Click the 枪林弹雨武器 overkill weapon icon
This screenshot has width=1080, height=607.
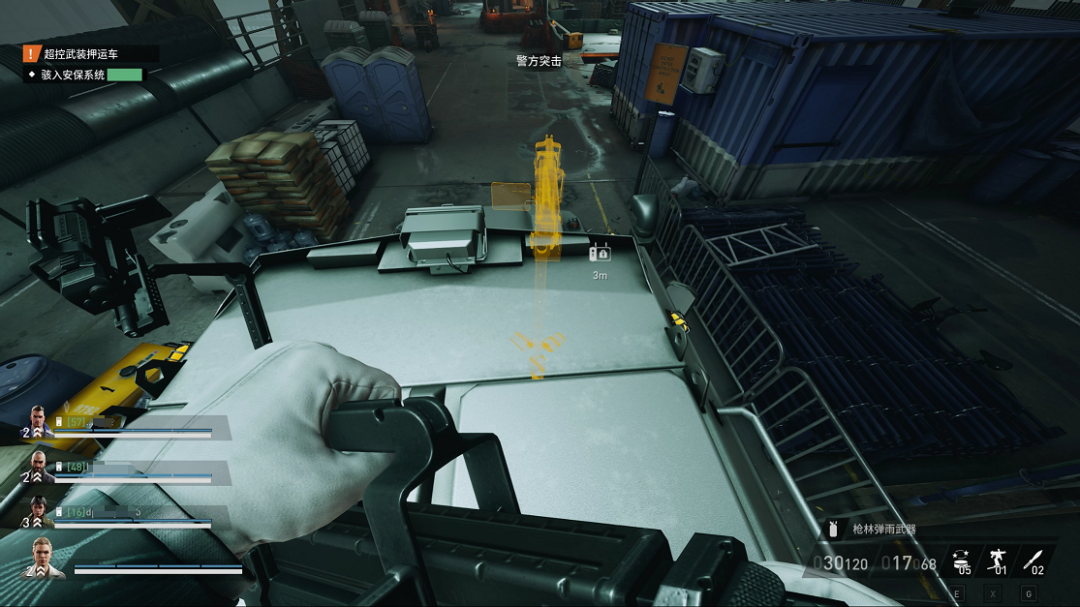832,529
